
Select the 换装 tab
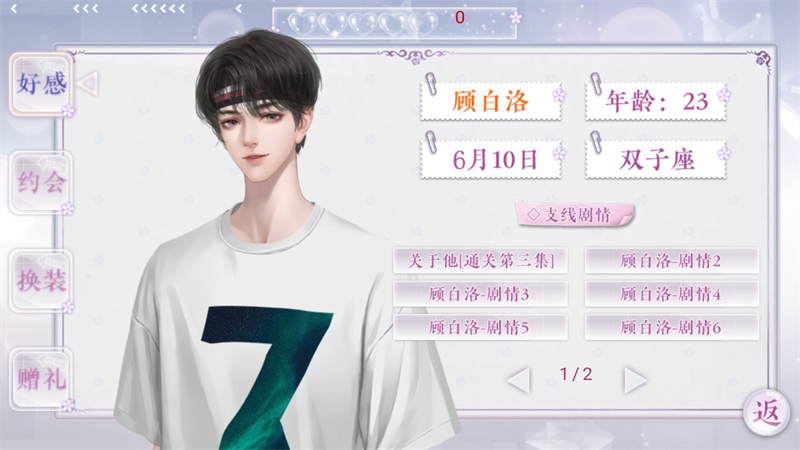point(41,280)
